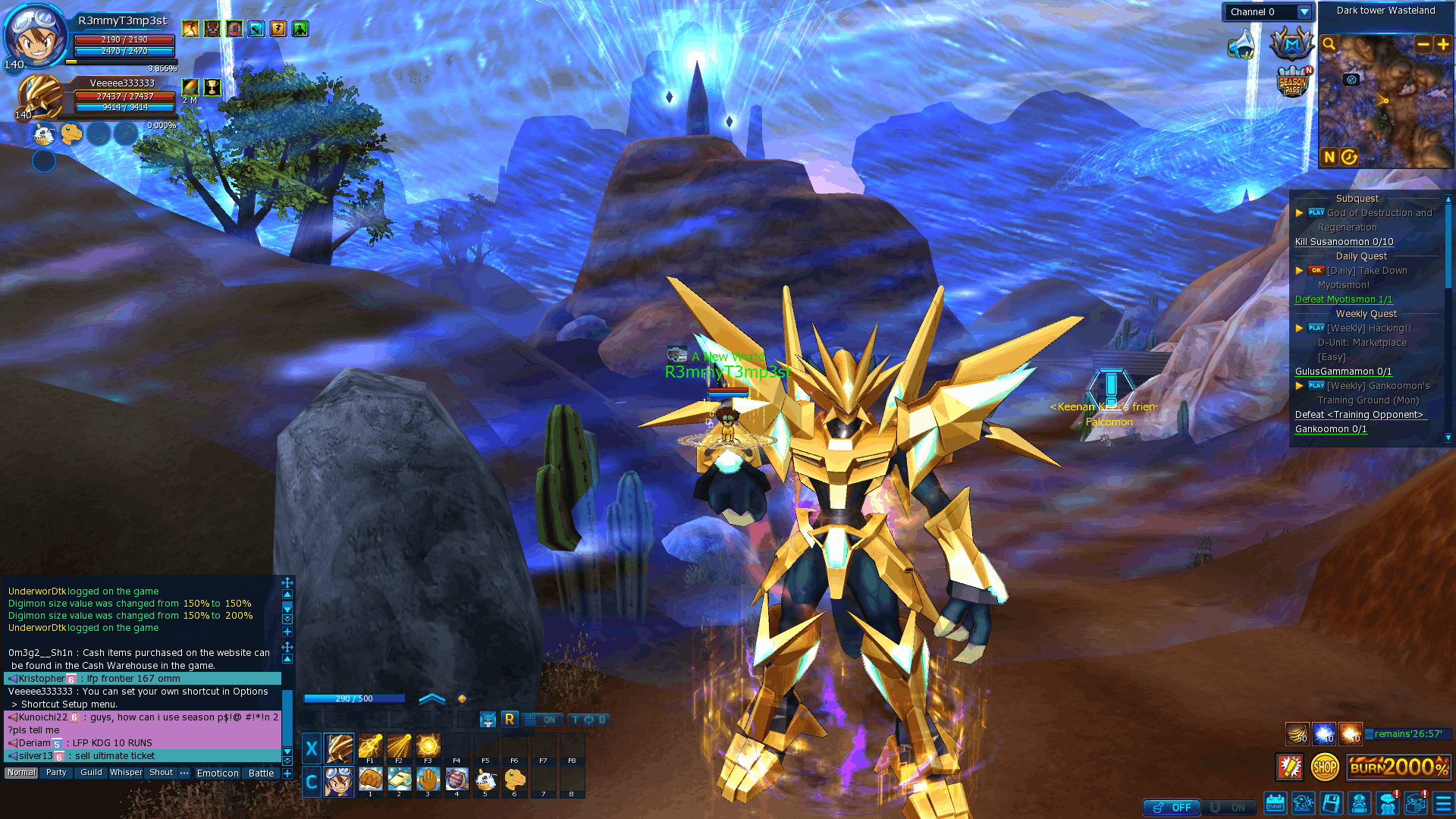Open the EVENT calendar menu icon
The width and height of the screenshot is (1456, 819).
click(x=1275, y=803)
